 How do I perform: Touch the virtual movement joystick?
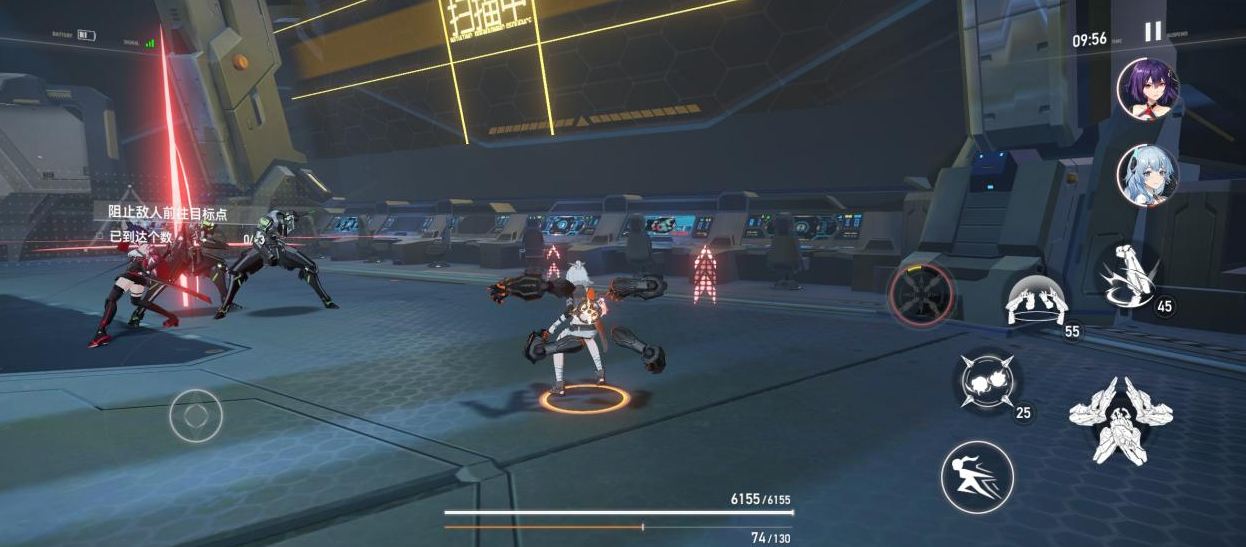click(196, 415)
